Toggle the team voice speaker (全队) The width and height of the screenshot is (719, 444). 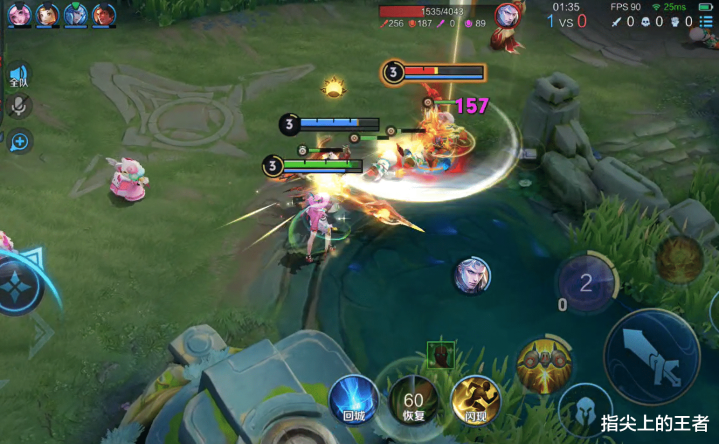pyautogui.click(x=19, y=76)
